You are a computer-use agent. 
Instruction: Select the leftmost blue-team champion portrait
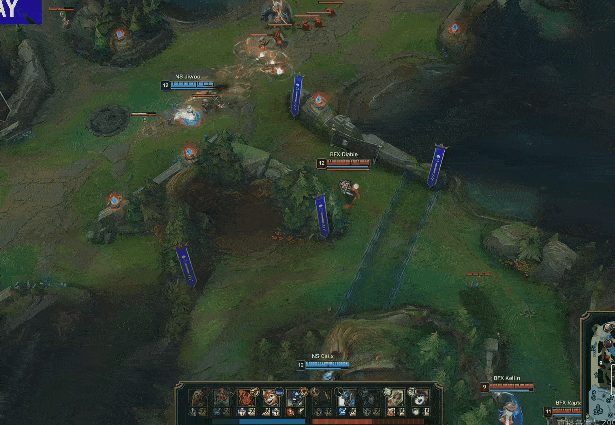(x=200, y=399)
